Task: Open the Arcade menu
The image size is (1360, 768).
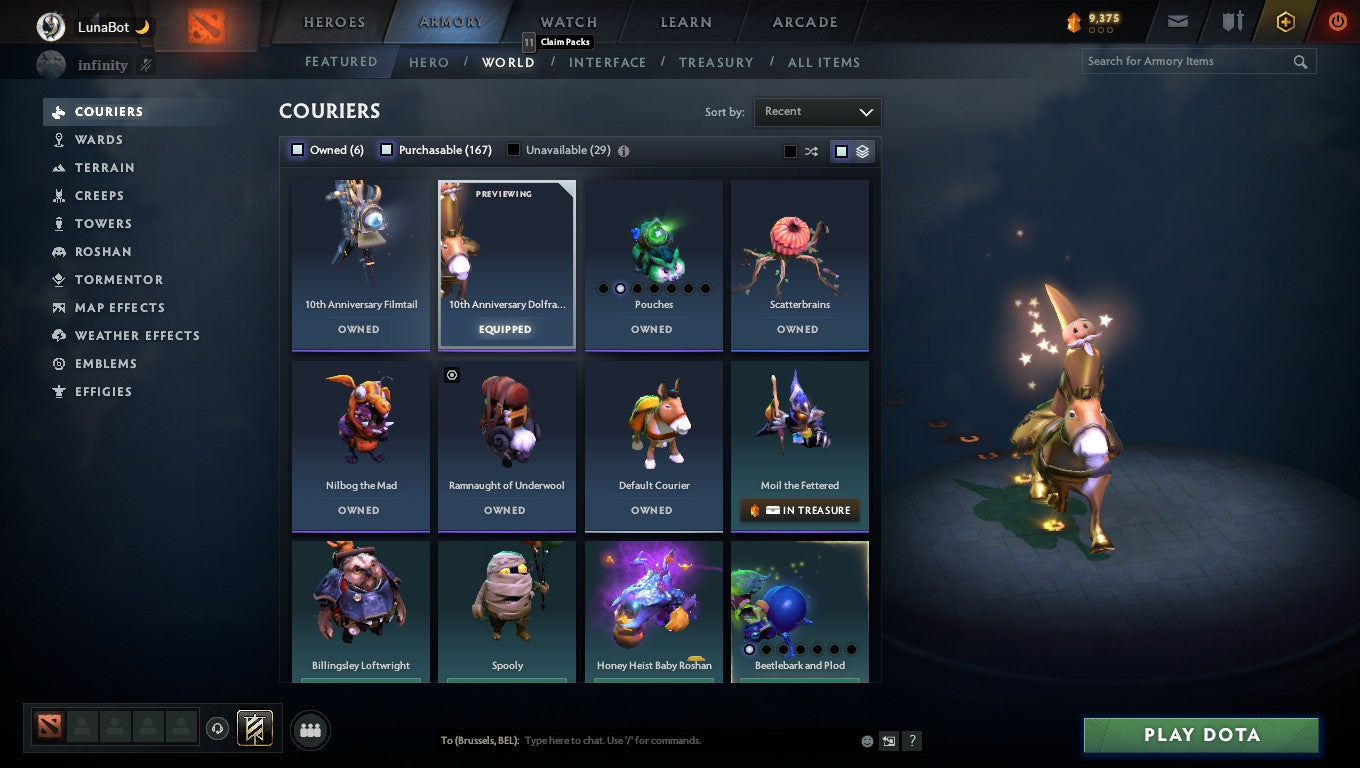Action: point(803,21)
